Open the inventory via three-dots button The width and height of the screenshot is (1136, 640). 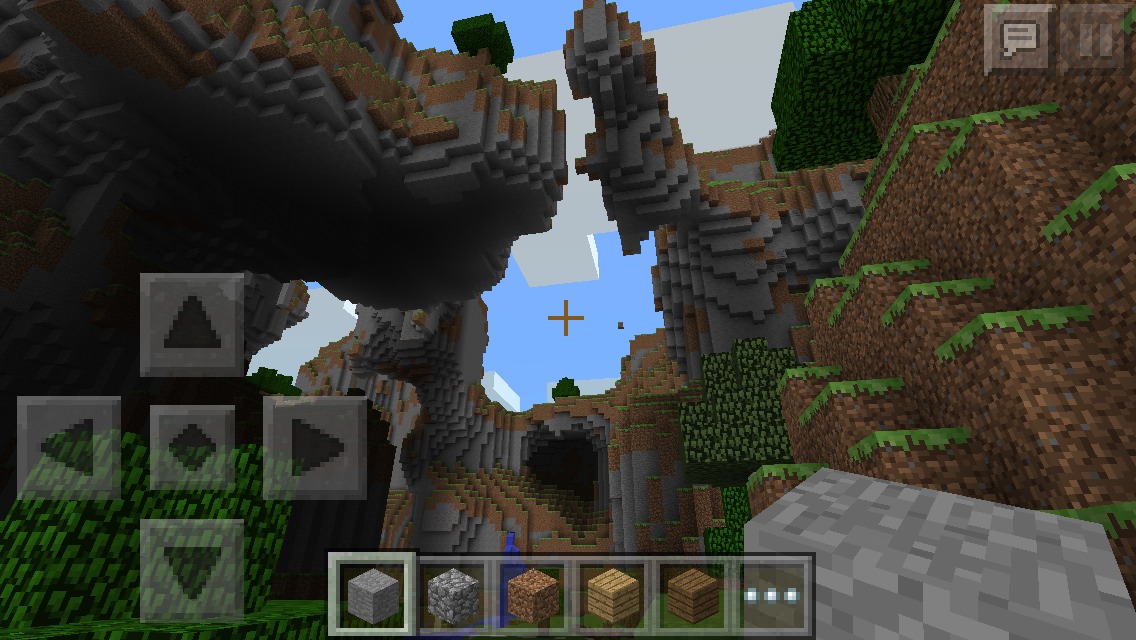click(772, 594)
